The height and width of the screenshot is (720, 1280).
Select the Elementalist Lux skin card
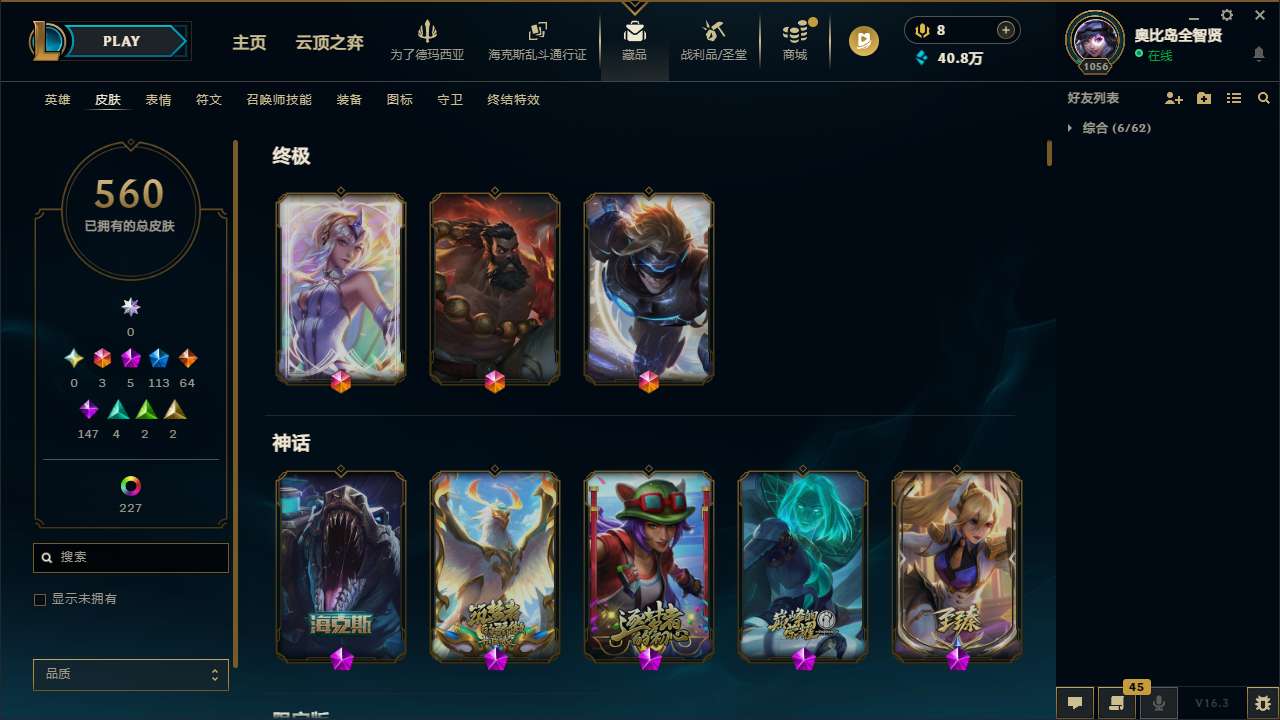click(341, 288)
